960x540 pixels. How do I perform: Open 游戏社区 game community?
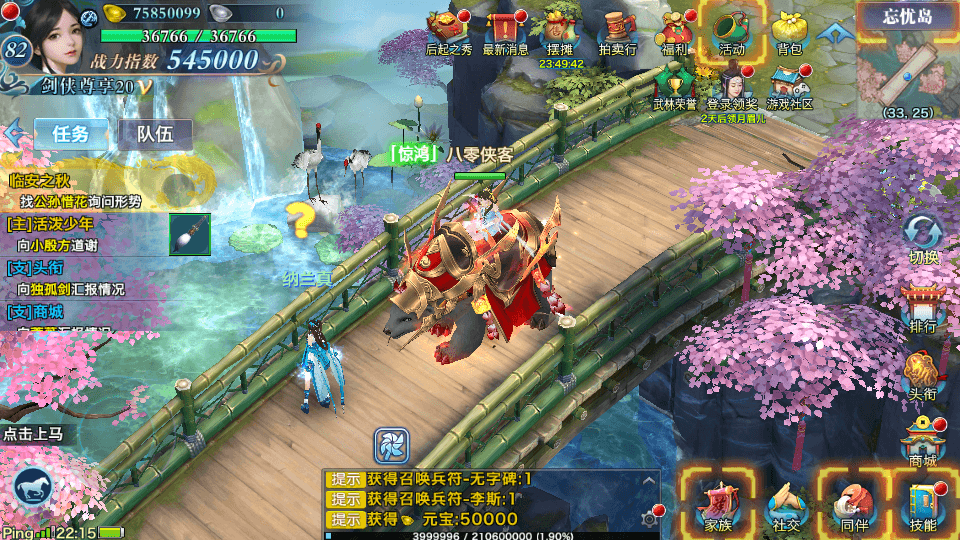789,85
